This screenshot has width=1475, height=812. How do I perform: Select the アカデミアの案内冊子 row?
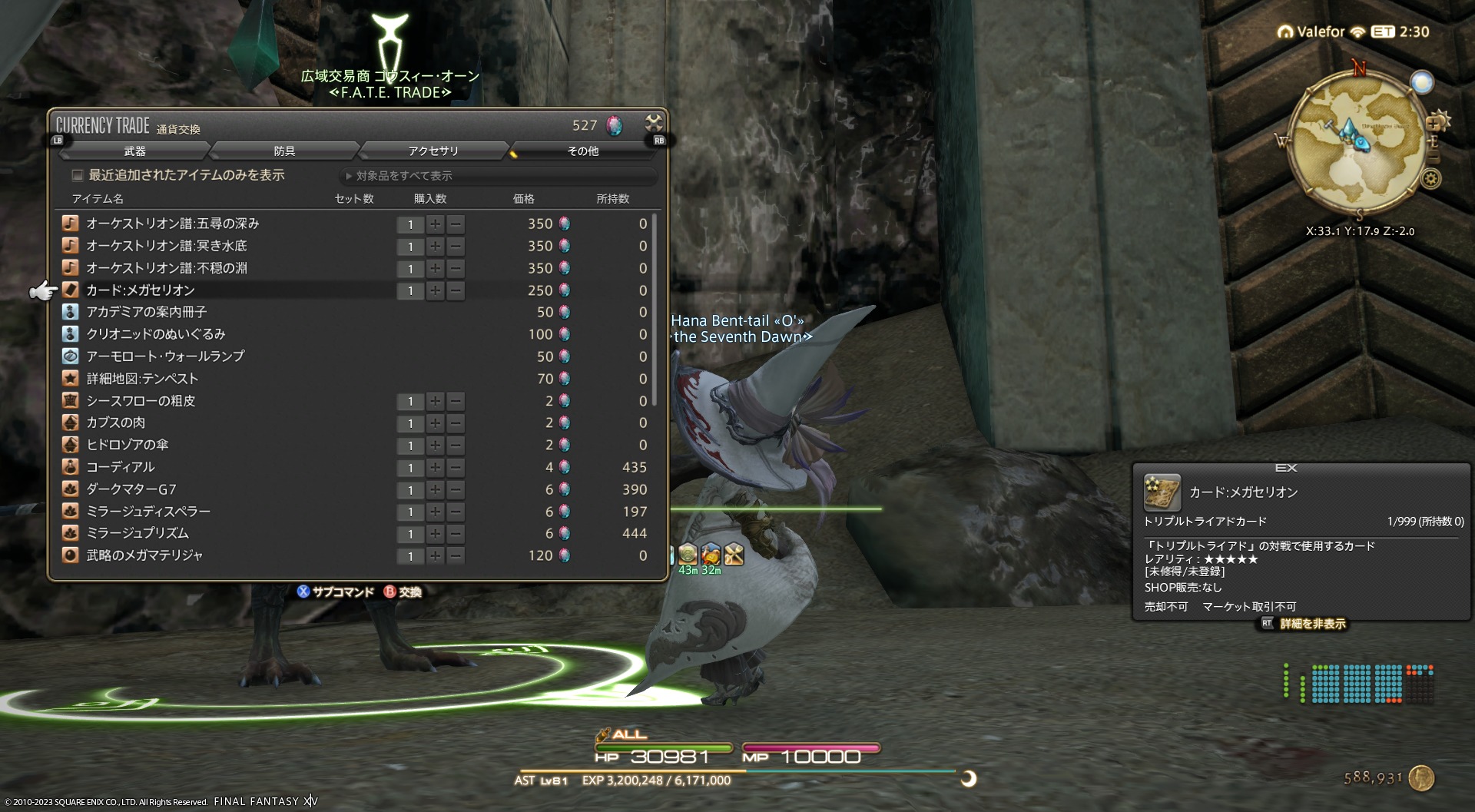(x=146, y=312)
